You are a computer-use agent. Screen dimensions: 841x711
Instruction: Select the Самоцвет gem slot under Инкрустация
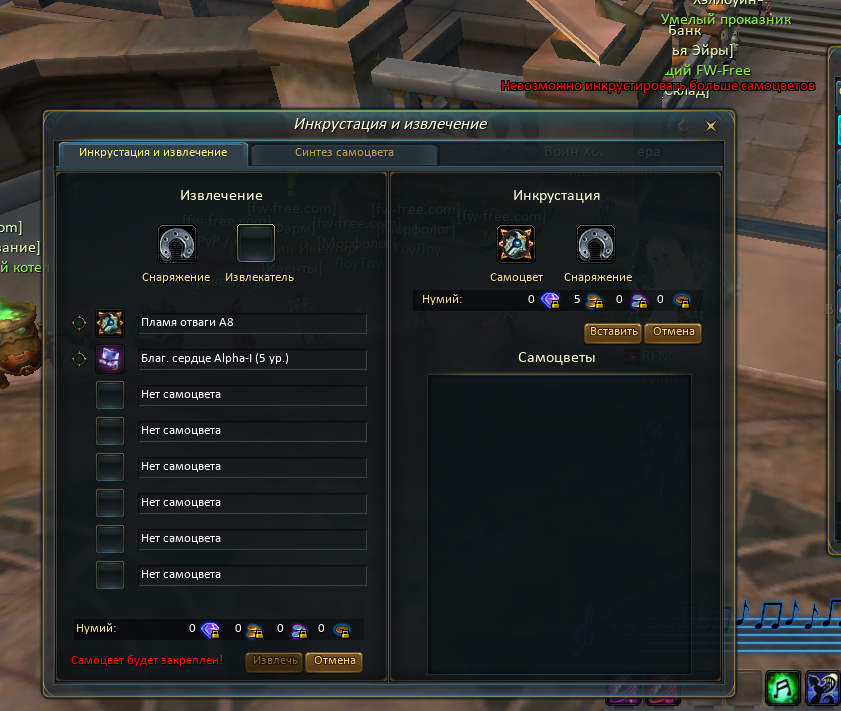(x=516, y=243)
